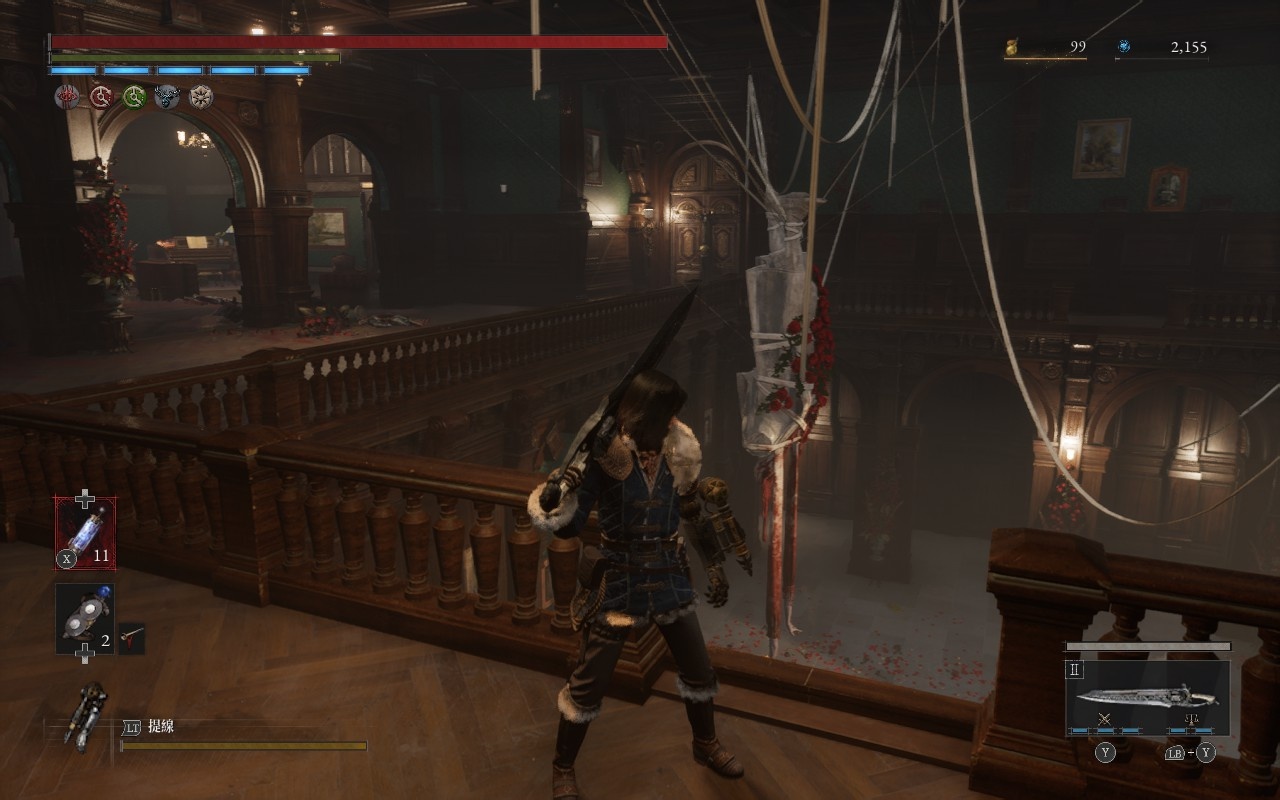Select the Legion Arm icon
Image resolution: width=1280 pixels, height=800 pixels.
85,715
